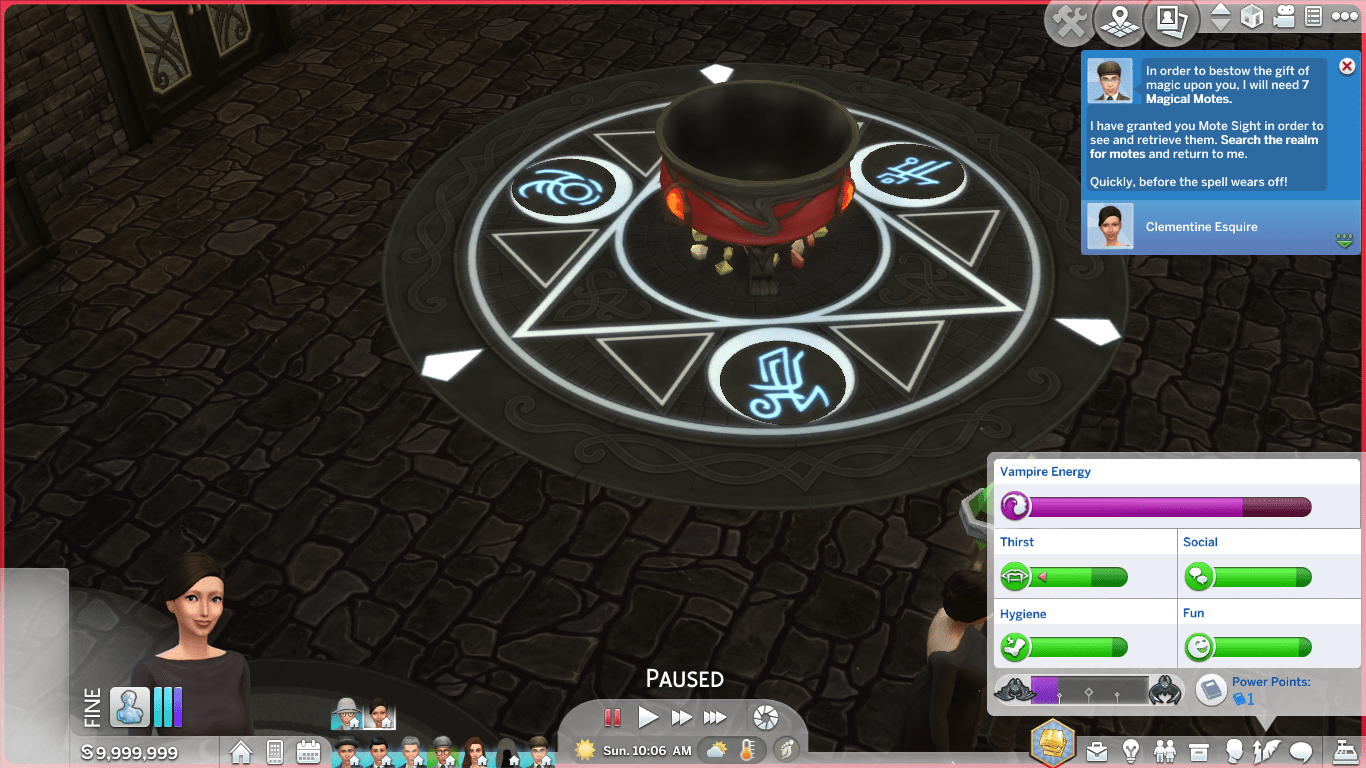Viewport: 1366px width, 768px height.
Task: Pause the game with the red pause button
Action: click(612, 717)
